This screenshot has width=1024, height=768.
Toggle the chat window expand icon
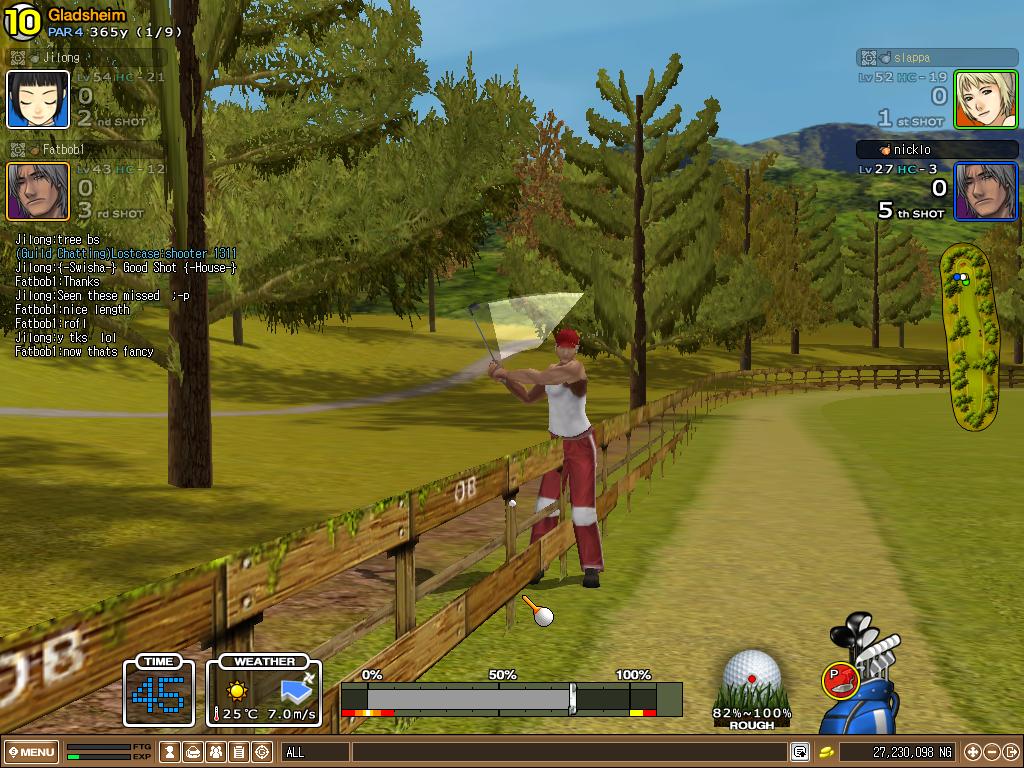pyautogui.click(x=800, y=752)
